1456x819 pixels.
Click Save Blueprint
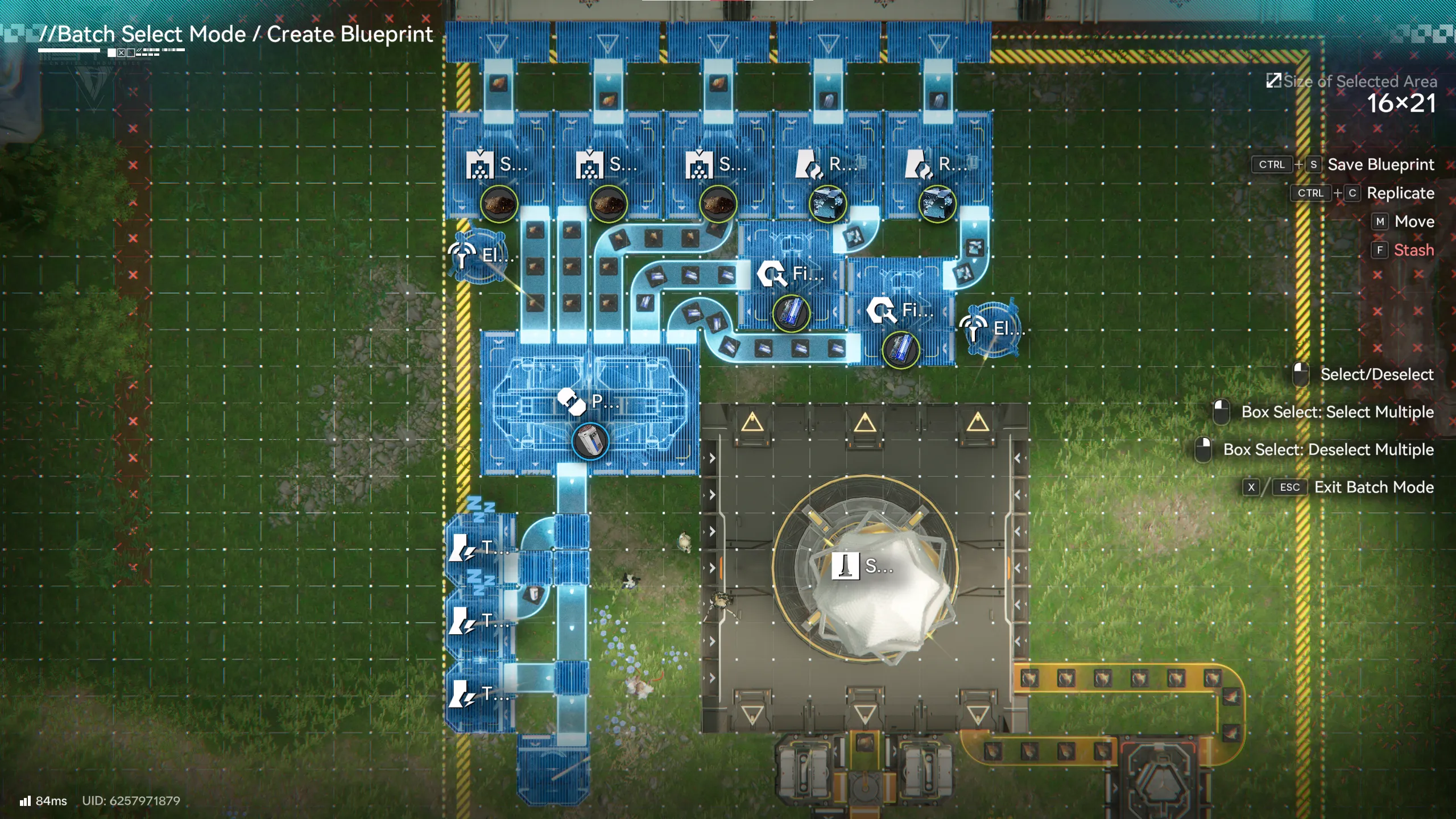click(1381, 164)
